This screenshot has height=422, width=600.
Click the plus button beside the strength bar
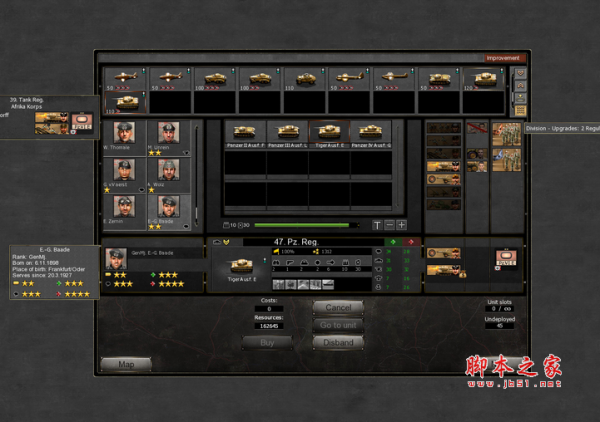pyautogui.click(x=401, y=225)
